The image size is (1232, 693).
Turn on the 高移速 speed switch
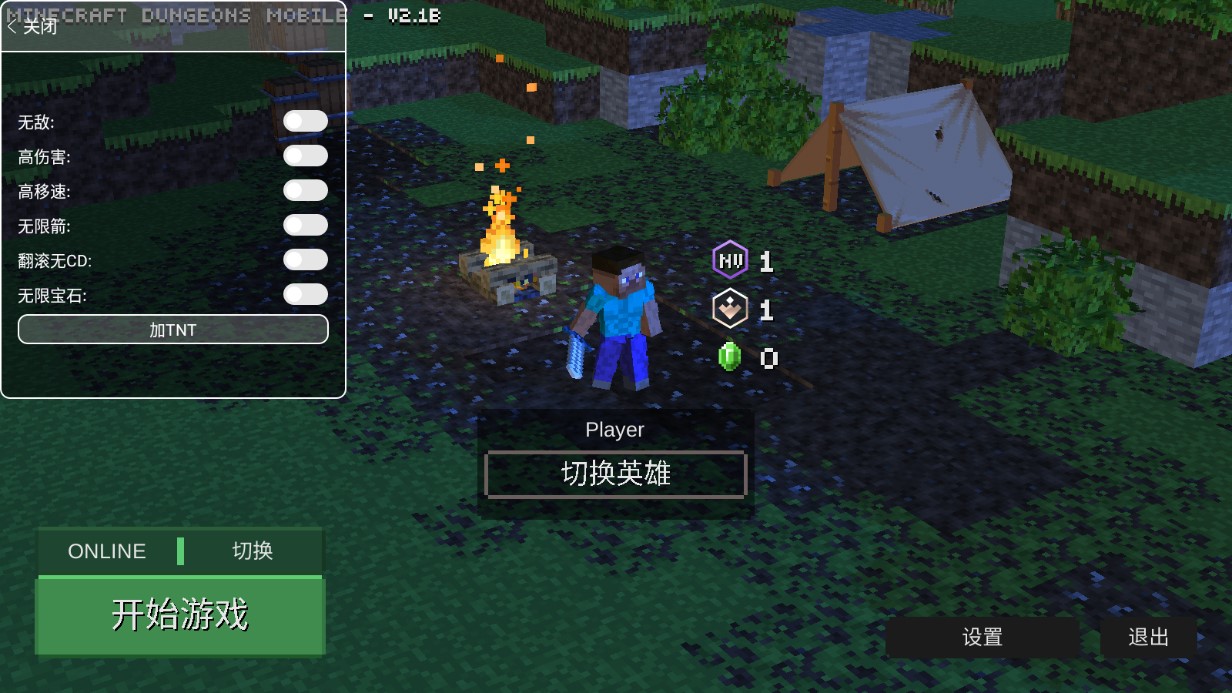(x=305, y=191)
